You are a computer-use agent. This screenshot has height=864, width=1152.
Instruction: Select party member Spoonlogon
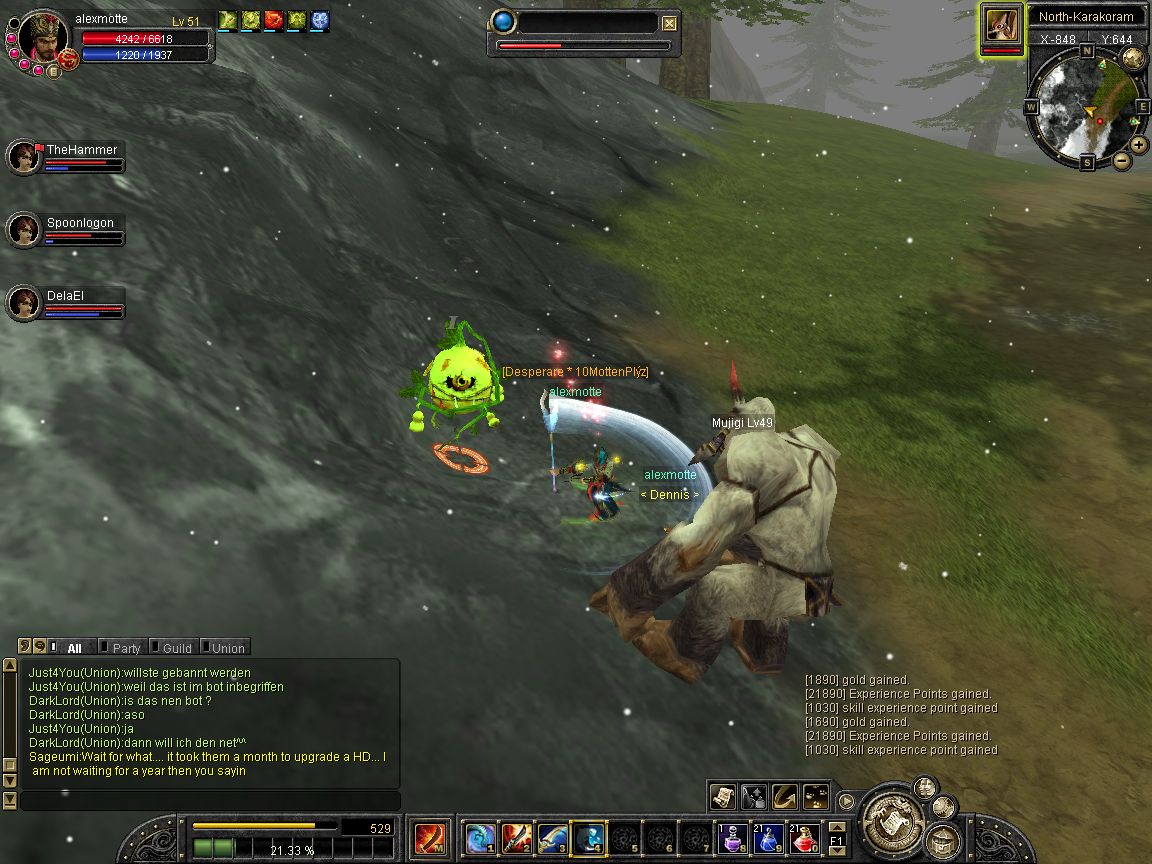pyautogui.click(x=24, y=230)
